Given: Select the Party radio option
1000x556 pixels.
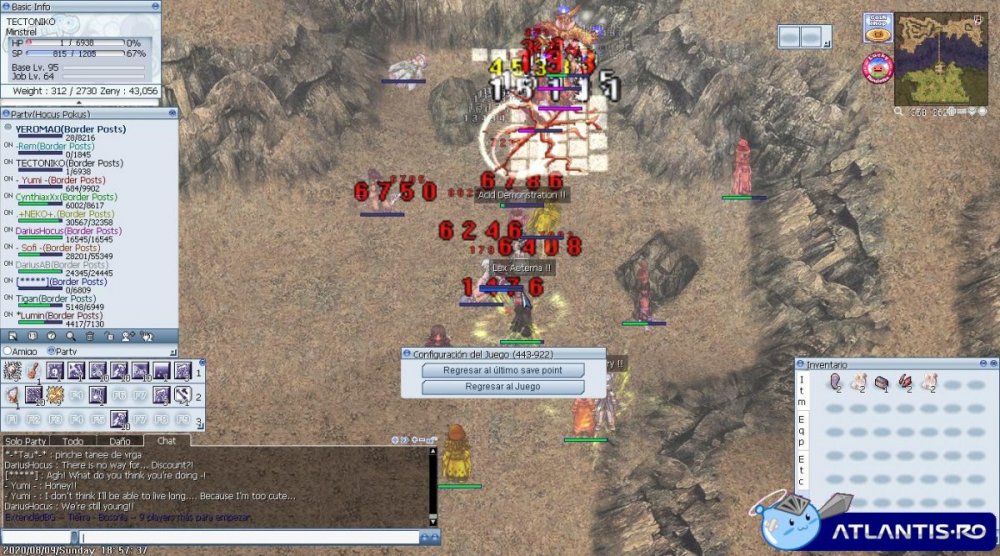Looking at the screenshot, I should 51,352.
